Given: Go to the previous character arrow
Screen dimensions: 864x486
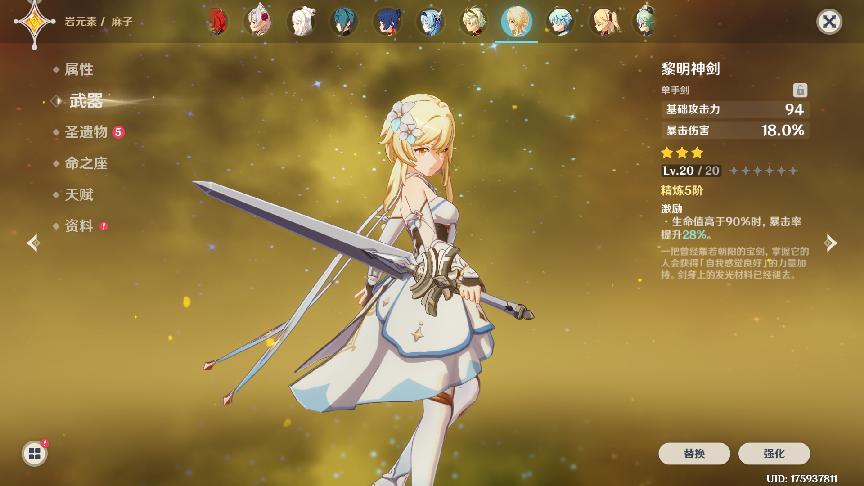Looking at the screenshot, I should pos(33,242).
